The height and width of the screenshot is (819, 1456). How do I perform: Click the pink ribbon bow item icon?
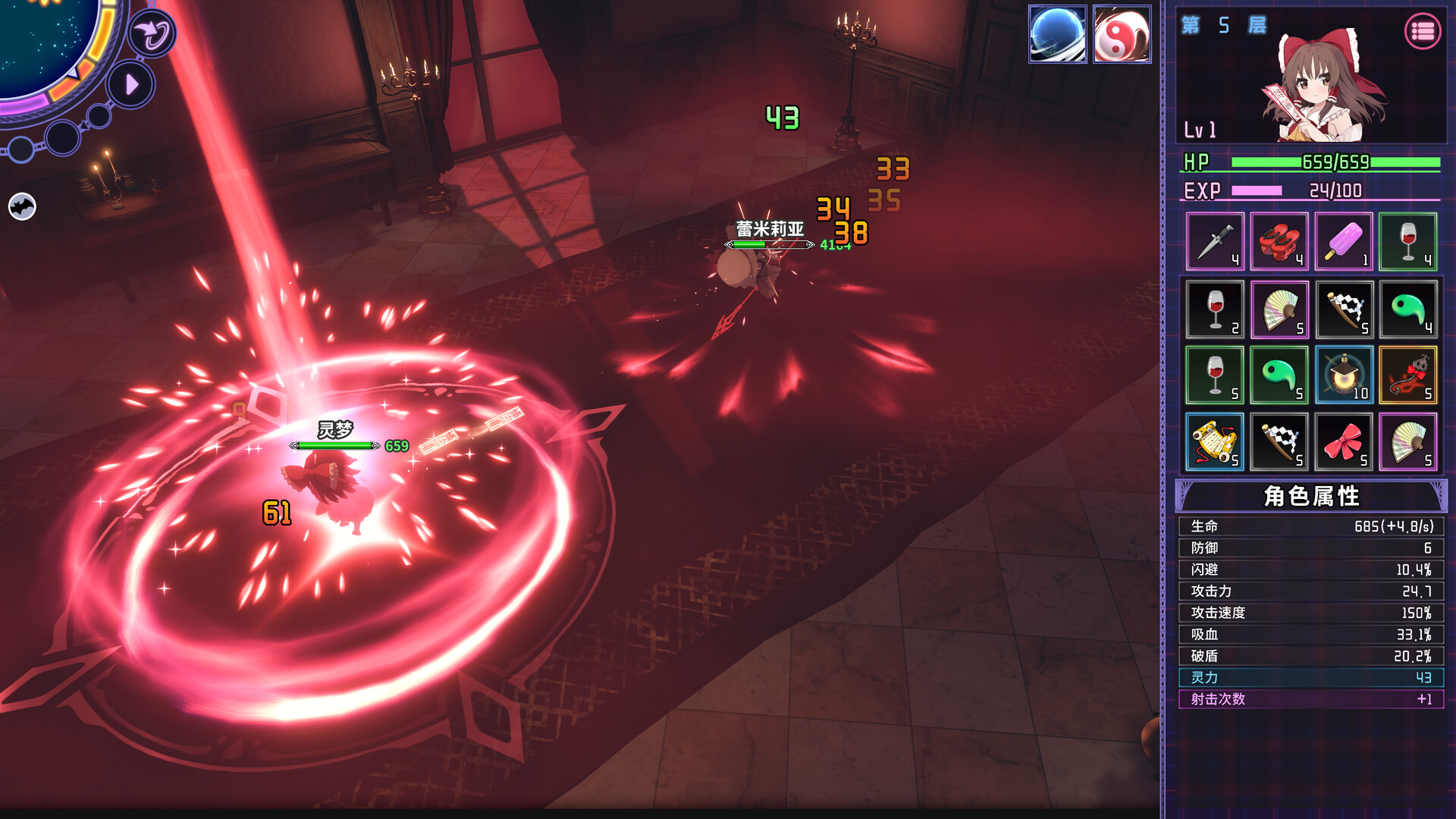point(1344,441)
